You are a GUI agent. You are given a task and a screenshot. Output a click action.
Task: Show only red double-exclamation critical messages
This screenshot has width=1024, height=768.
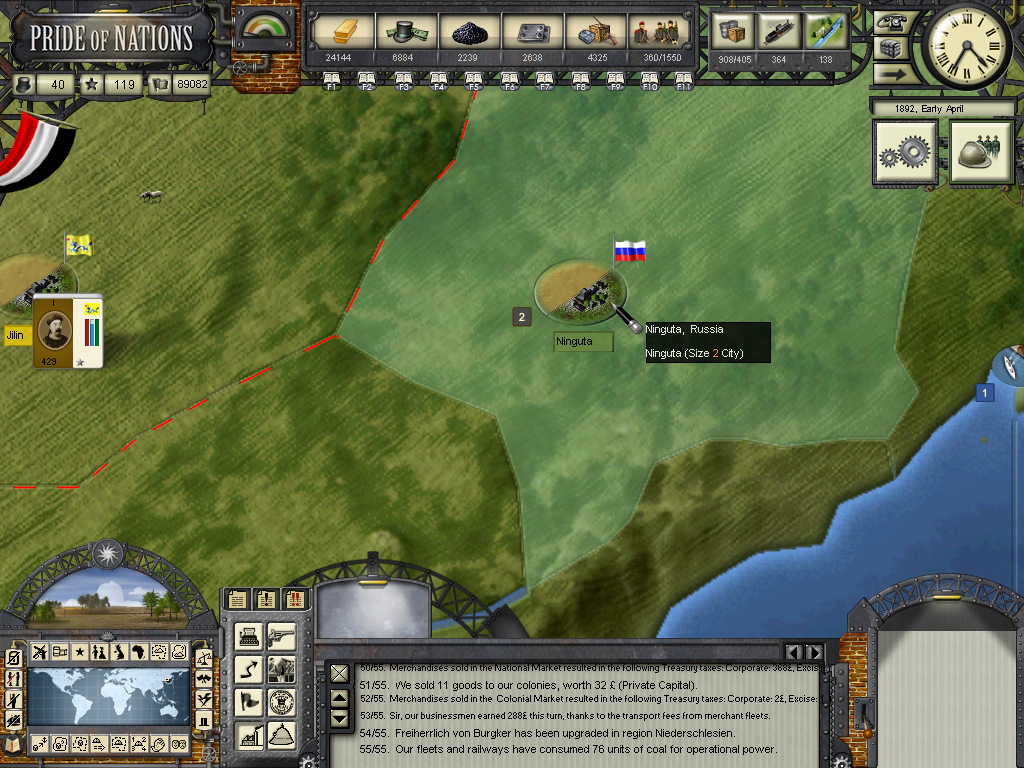(296, 599)
